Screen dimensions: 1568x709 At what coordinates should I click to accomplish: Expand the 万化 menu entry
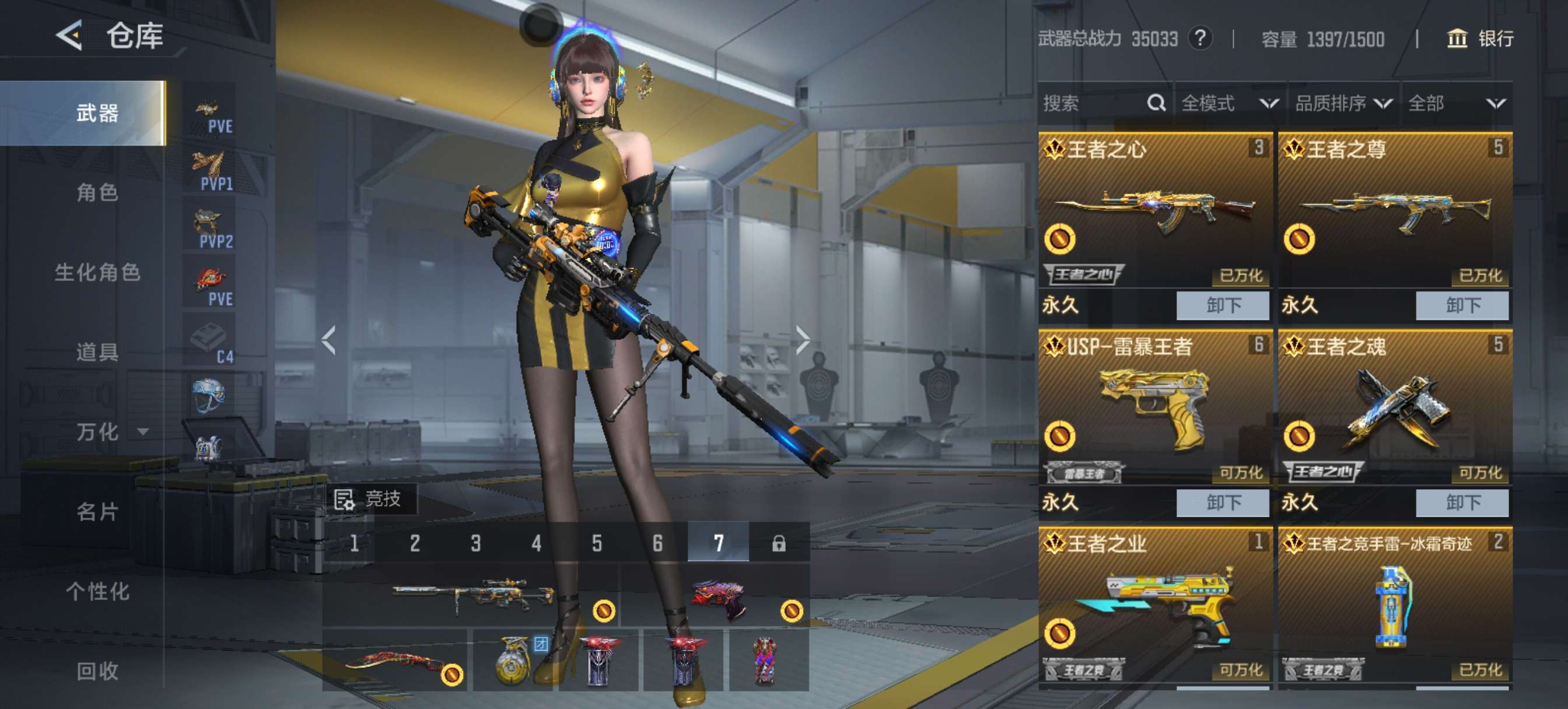[110, 432]
